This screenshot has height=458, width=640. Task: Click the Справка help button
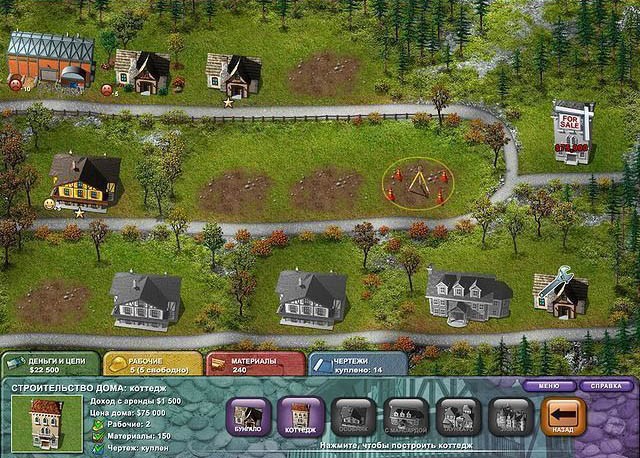(605, 385)
